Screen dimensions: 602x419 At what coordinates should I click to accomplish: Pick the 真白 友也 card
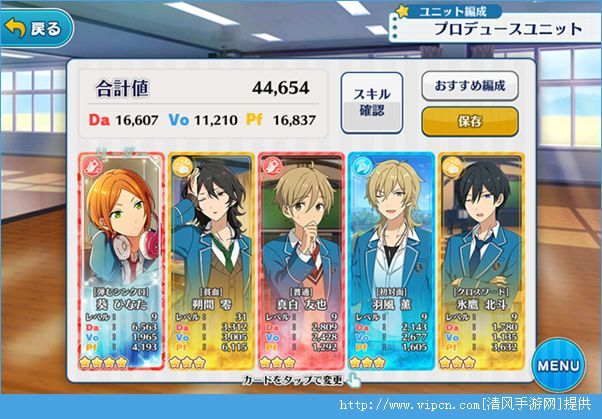(300, 258)
